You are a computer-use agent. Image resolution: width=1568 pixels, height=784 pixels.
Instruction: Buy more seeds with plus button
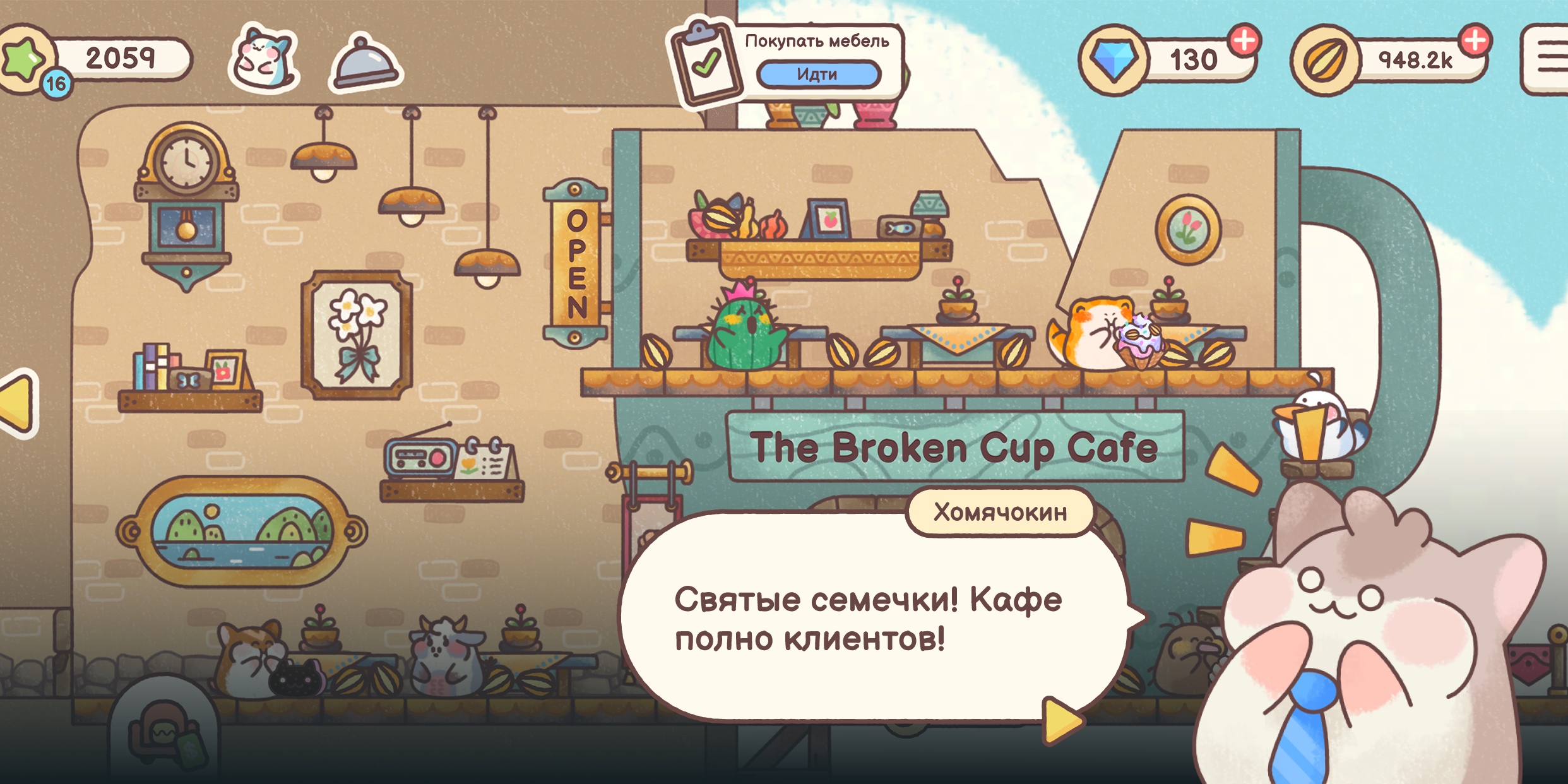(x=1475, y=41)
